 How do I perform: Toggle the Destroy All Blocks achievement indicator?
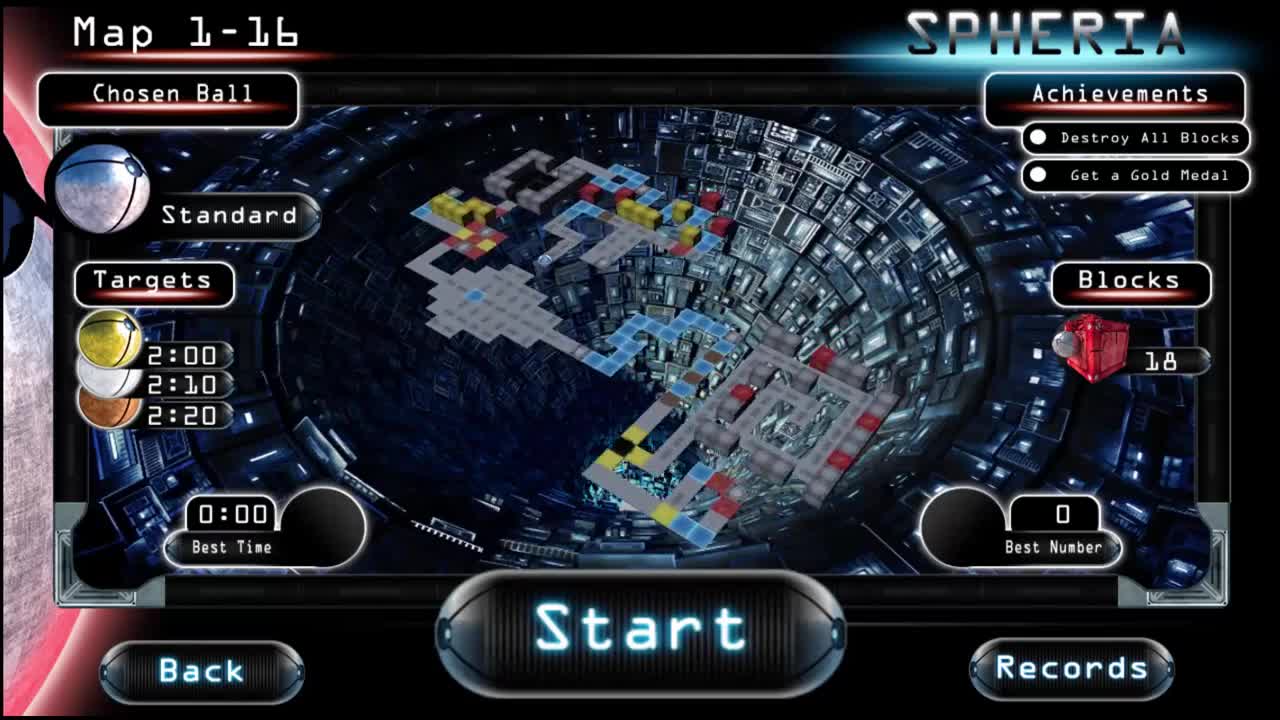(1040, 138)
